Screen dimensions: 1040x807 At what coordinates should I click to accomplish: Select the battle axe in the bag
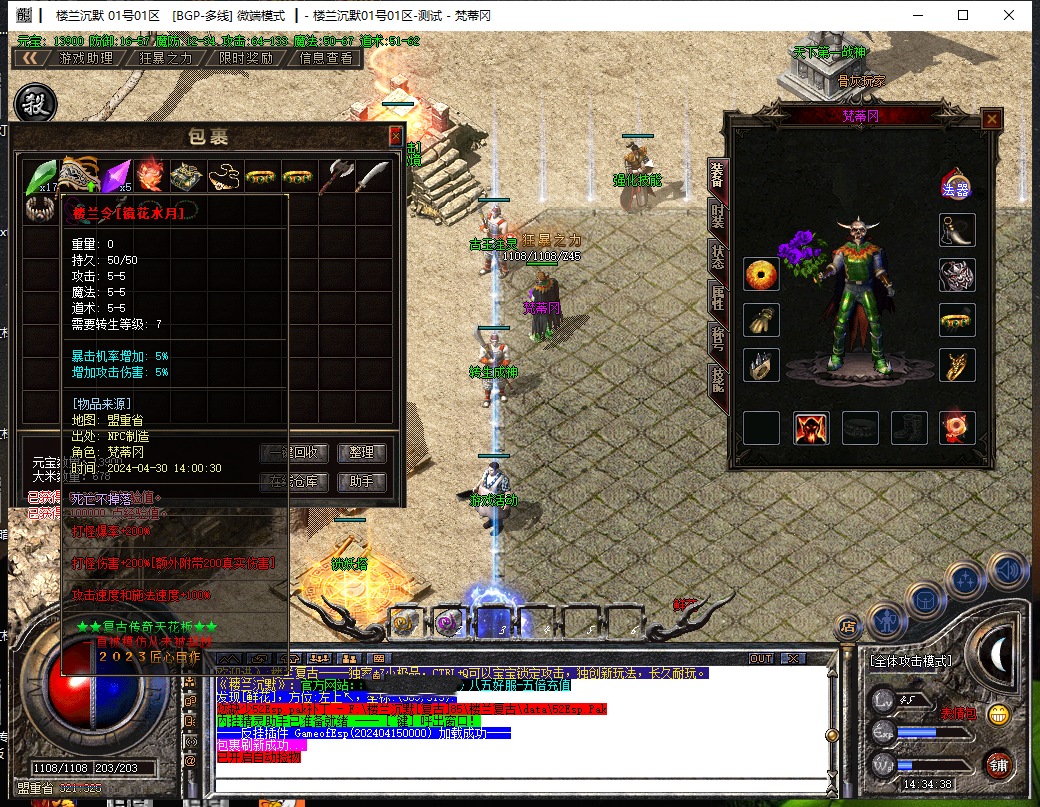pos(337,176)
